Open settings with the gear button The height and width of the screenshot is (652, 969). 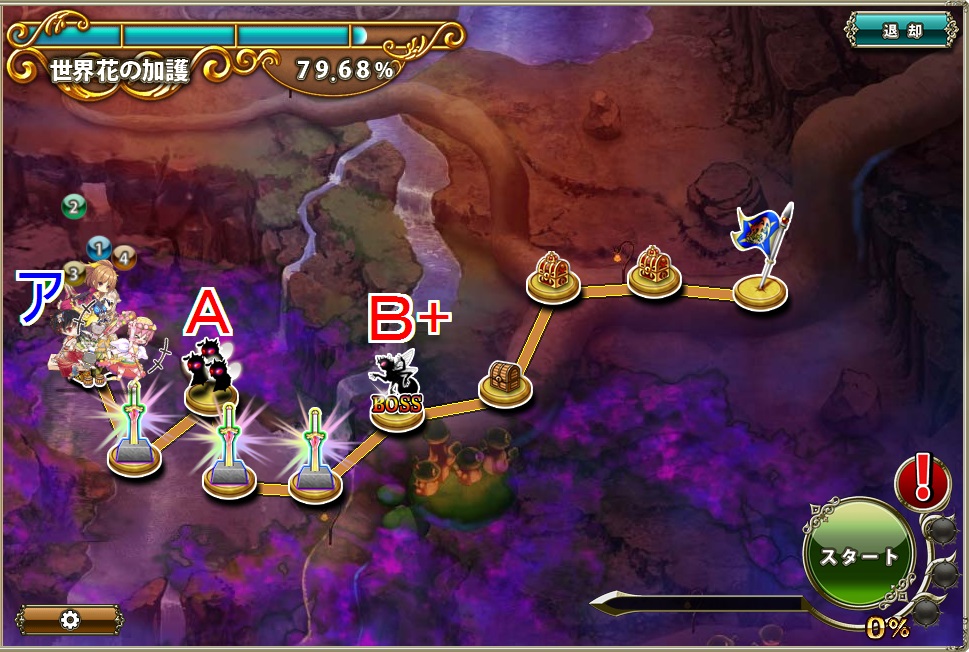[69, 619]
